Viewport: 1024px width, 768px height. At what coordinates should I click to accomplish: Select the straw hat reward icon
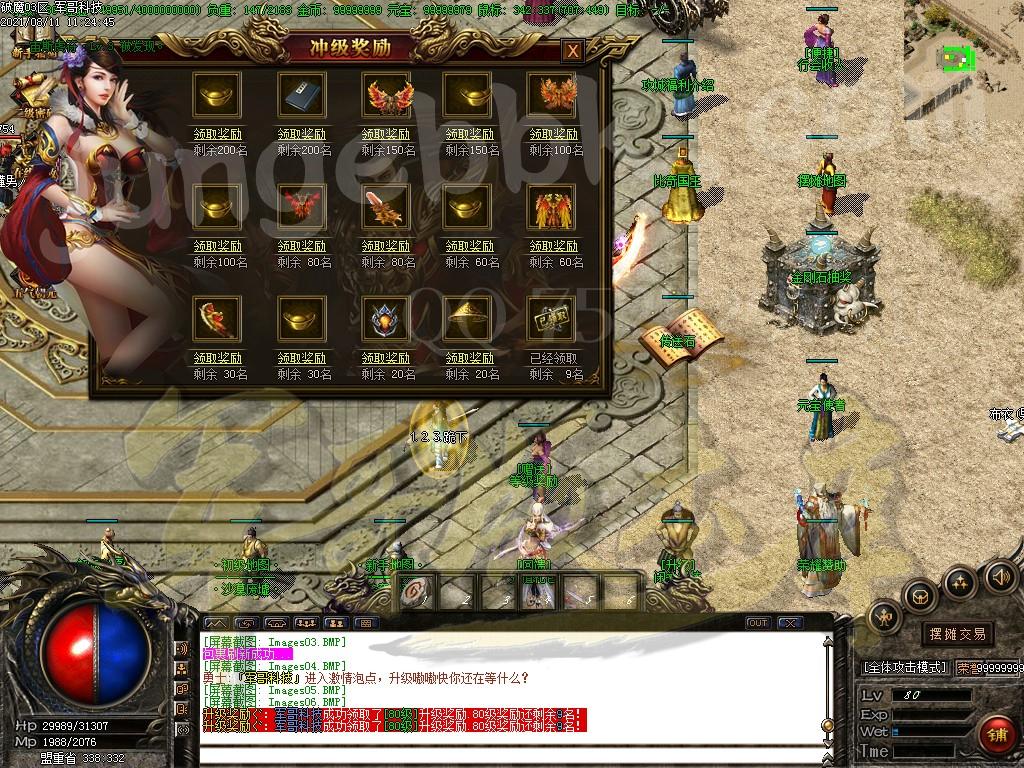coord(468,317)
